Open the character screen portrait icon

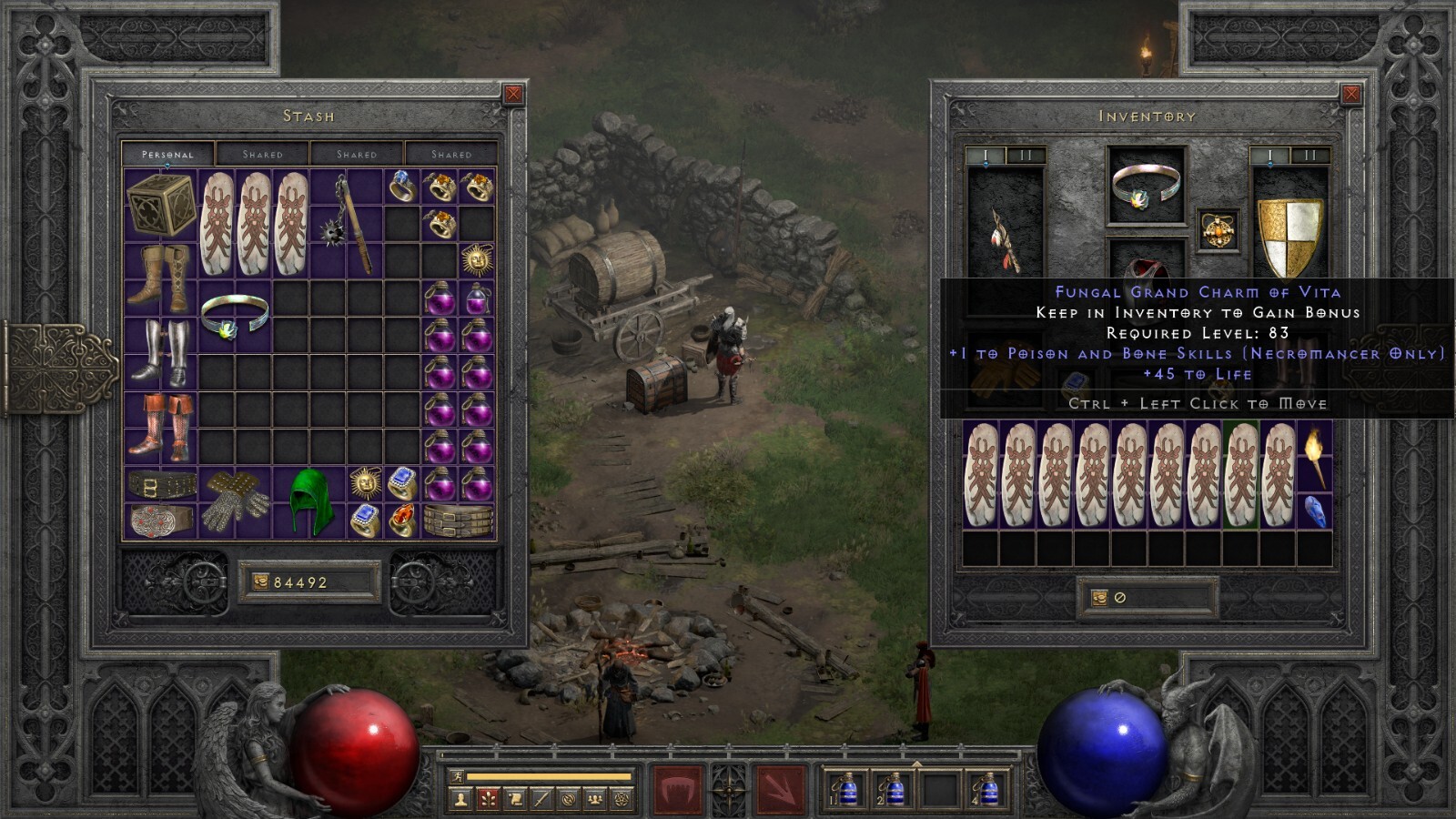(x=460, y=800)
